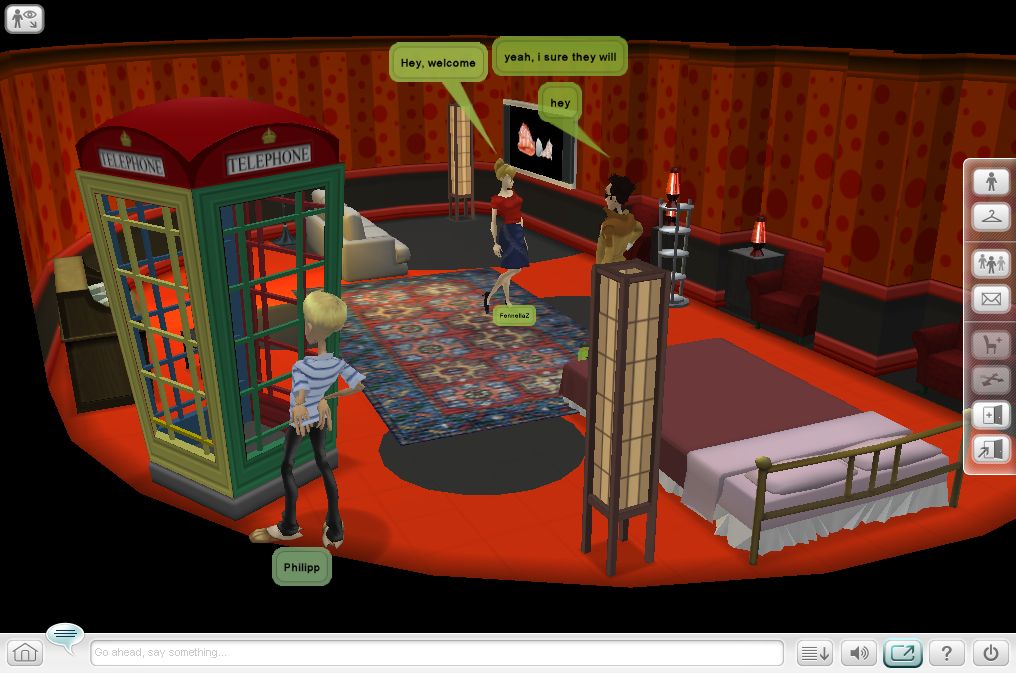
Task: Click the door with plus sign button
Action: pos(991,415)
